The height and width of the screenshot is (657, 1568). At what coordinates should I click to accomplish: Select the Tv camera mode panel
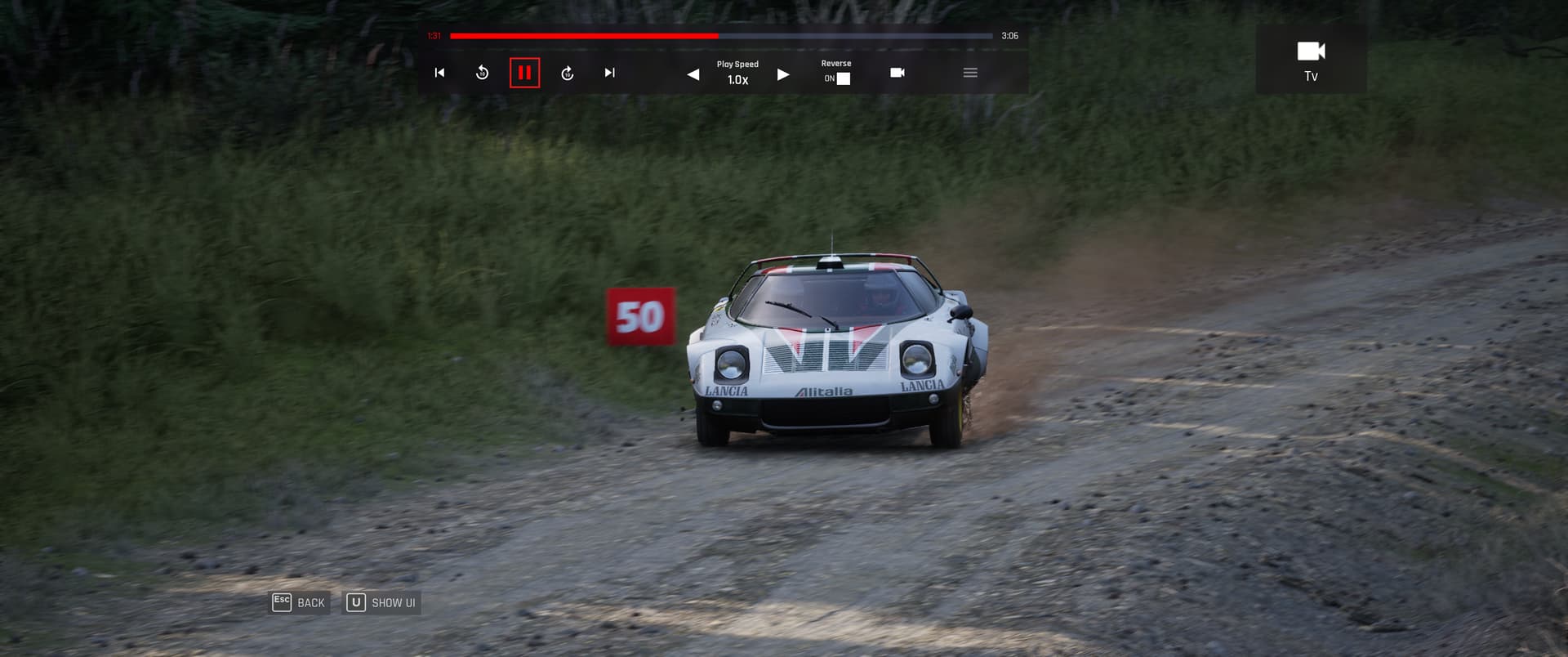pos(1311,59)
